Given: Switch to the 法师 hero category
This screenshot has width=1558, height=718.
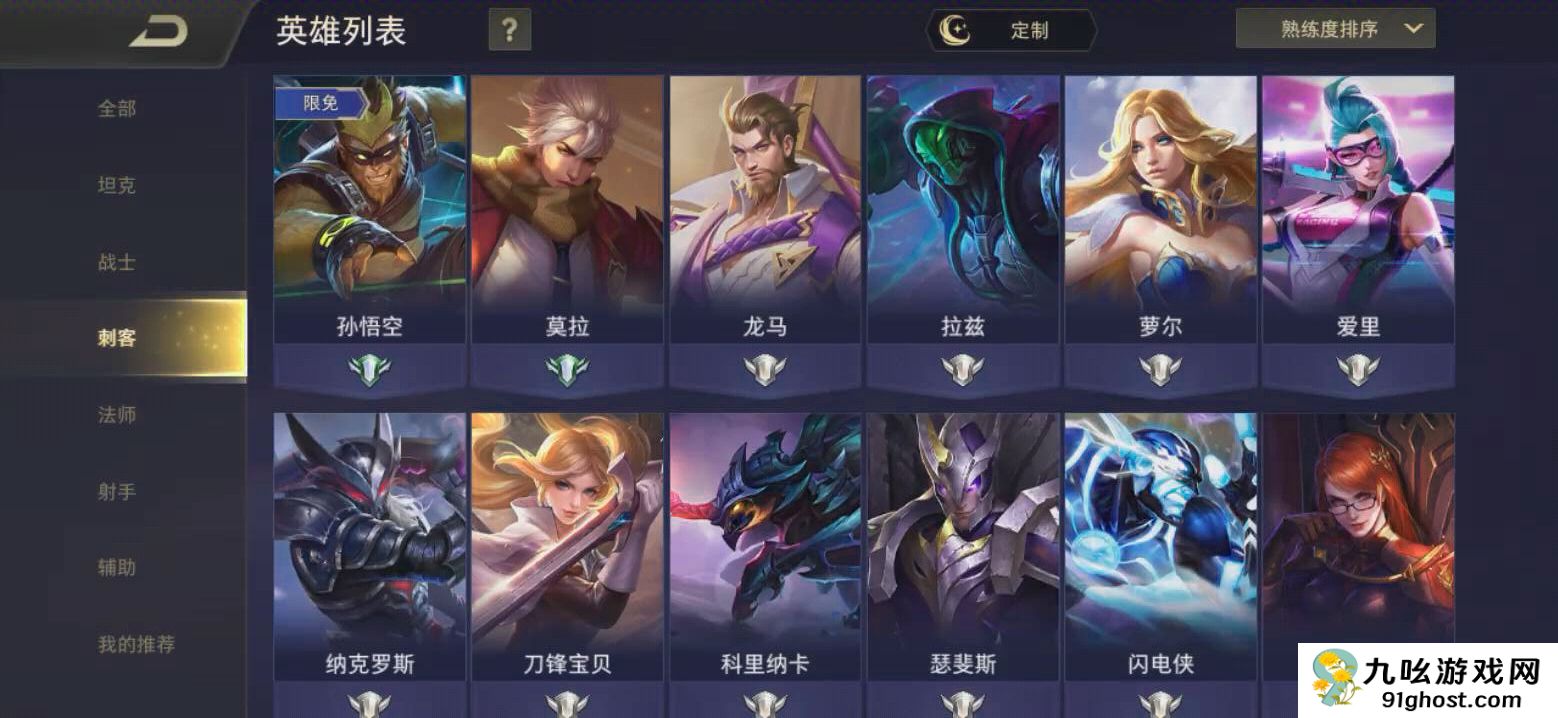Looking at the screenshot, I should (x=117, y=415).
